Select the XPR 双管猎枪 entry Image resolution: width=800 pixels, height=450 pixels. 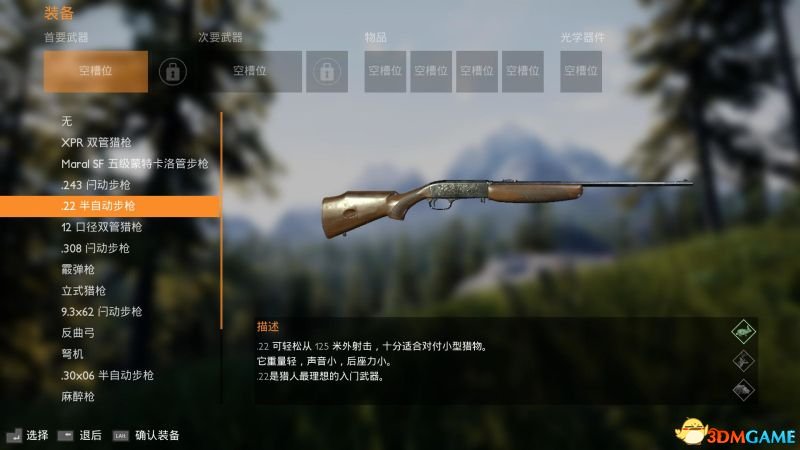95,143
